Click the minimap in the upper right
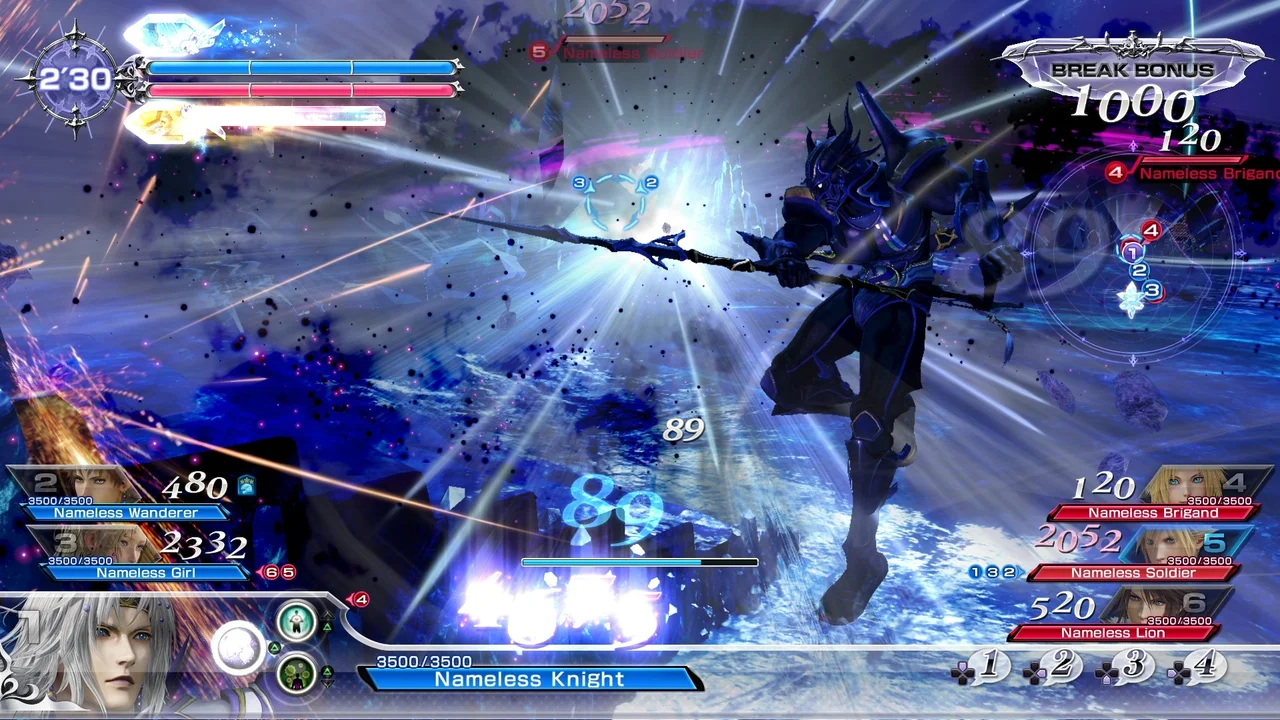The height and width of the screenshot is (720, 1280). tap(1135, 255)
